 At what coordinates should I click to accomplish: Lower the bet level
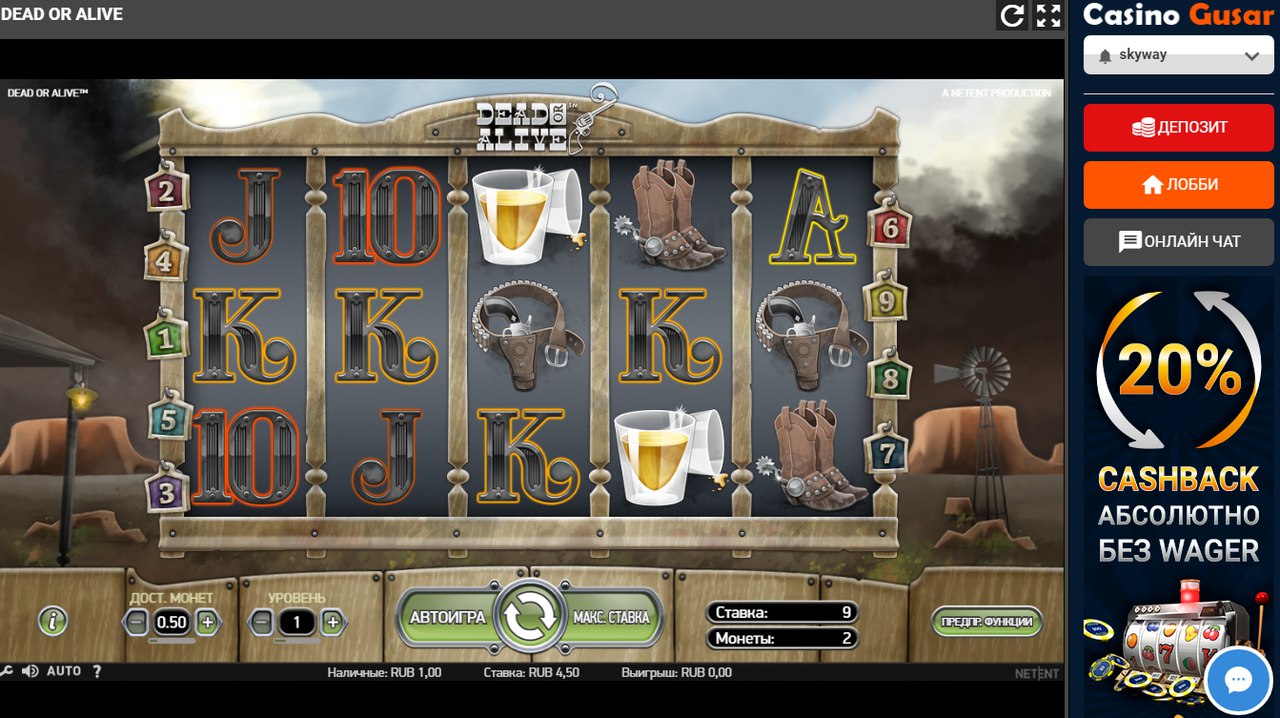pos(261,622)
